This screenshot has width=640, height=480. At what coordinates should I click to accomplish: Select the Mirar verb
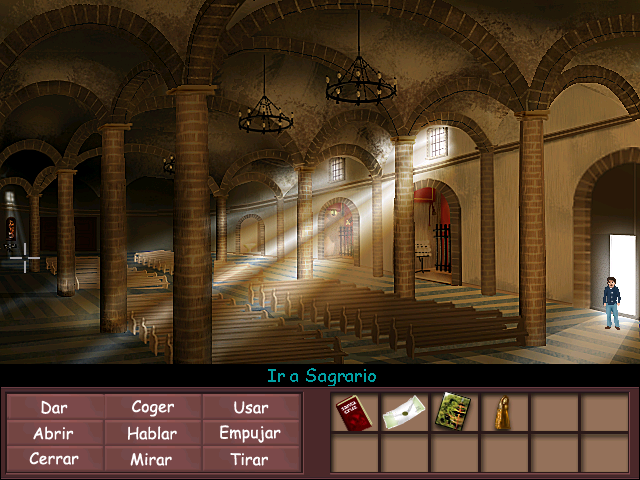point(152,459)
